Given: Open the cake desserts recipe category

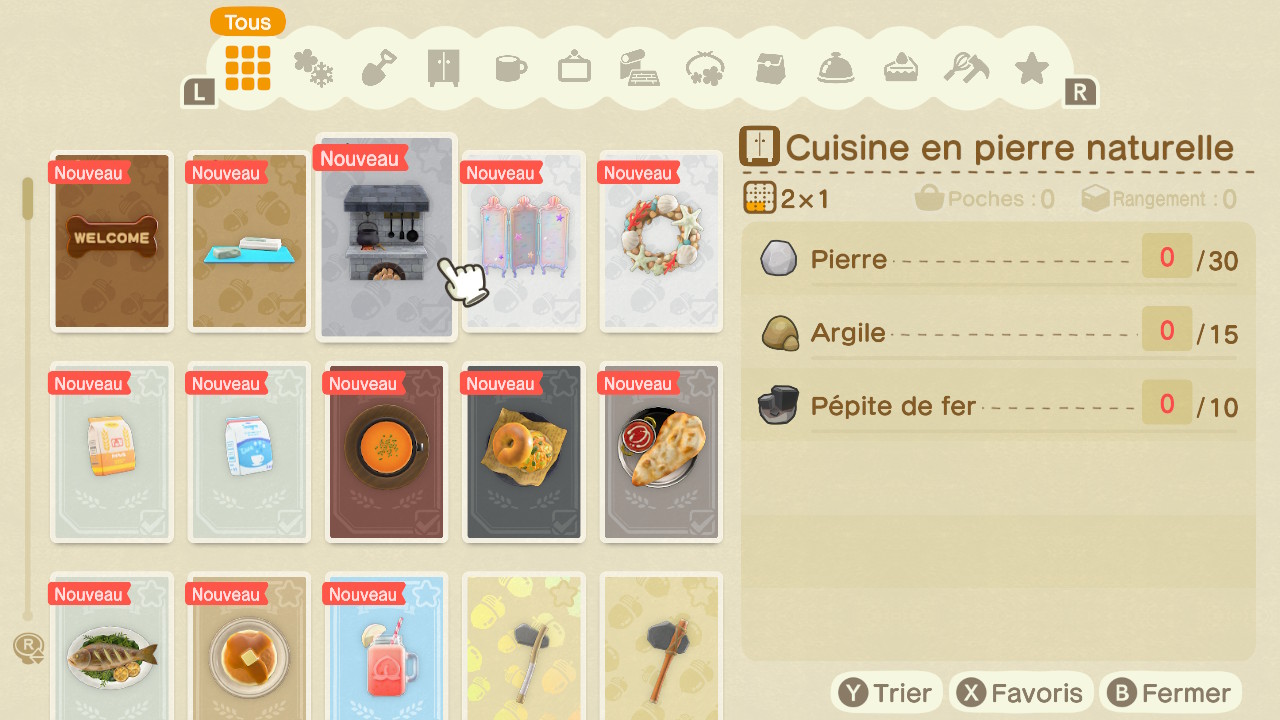Looking at the screenshot, I should tap(900, 68).
